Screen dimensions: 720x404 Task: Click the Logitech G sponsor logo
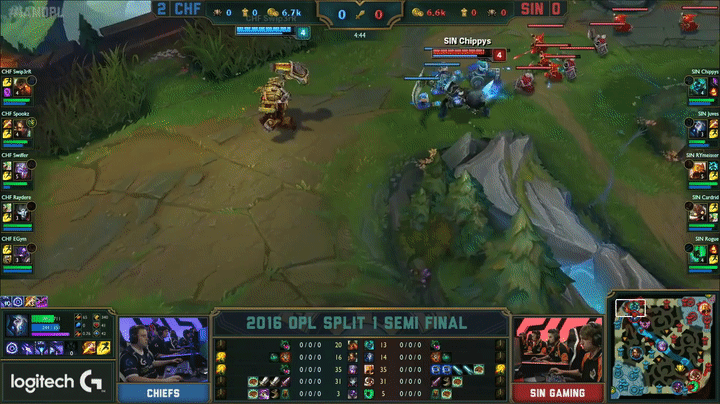[x=55, y=382]
